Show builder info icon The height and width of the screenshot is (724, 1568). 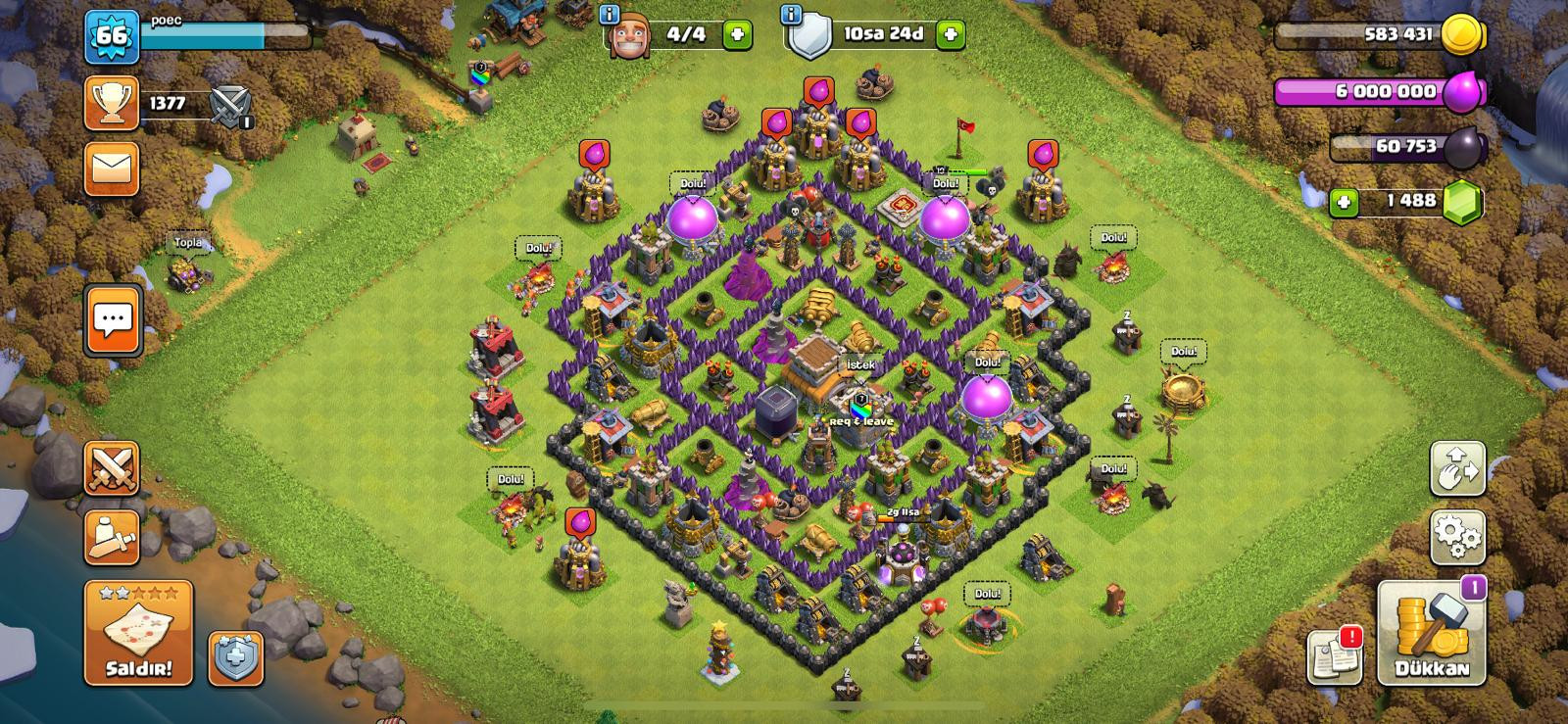pyautogui.click(x=610, y=15)
